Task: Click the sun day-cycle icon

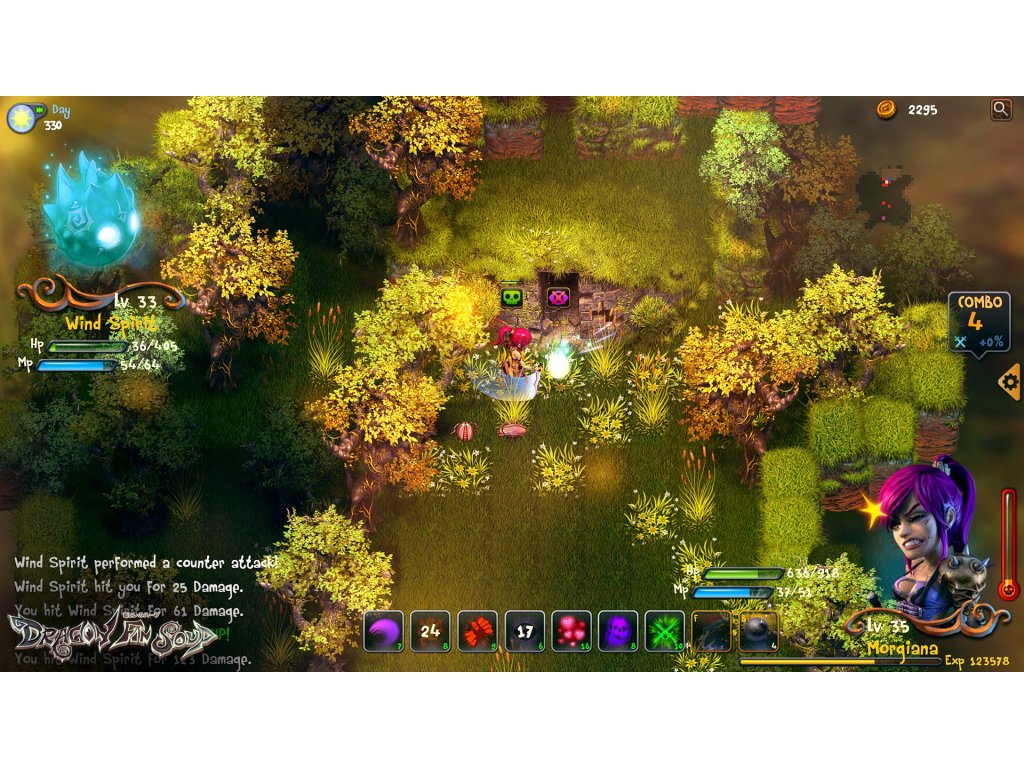Action: pos(20,117)
